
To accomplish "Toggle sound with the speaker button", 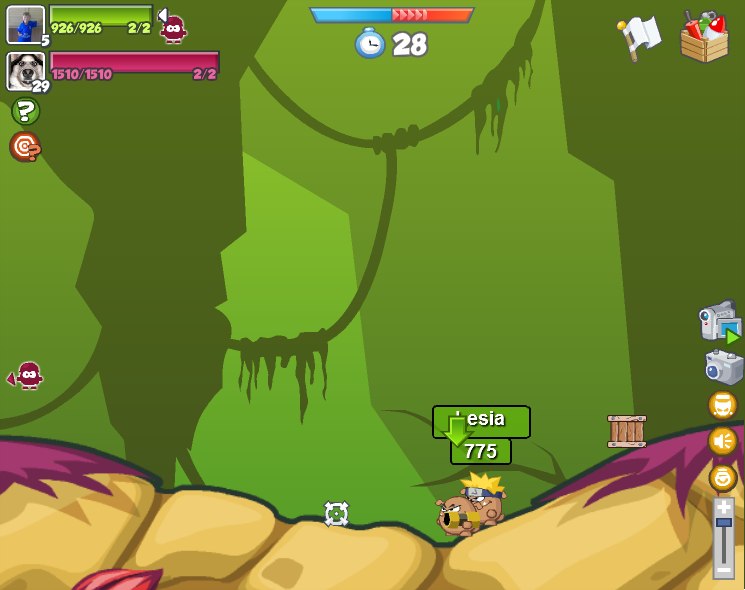I will pos(723,441).
